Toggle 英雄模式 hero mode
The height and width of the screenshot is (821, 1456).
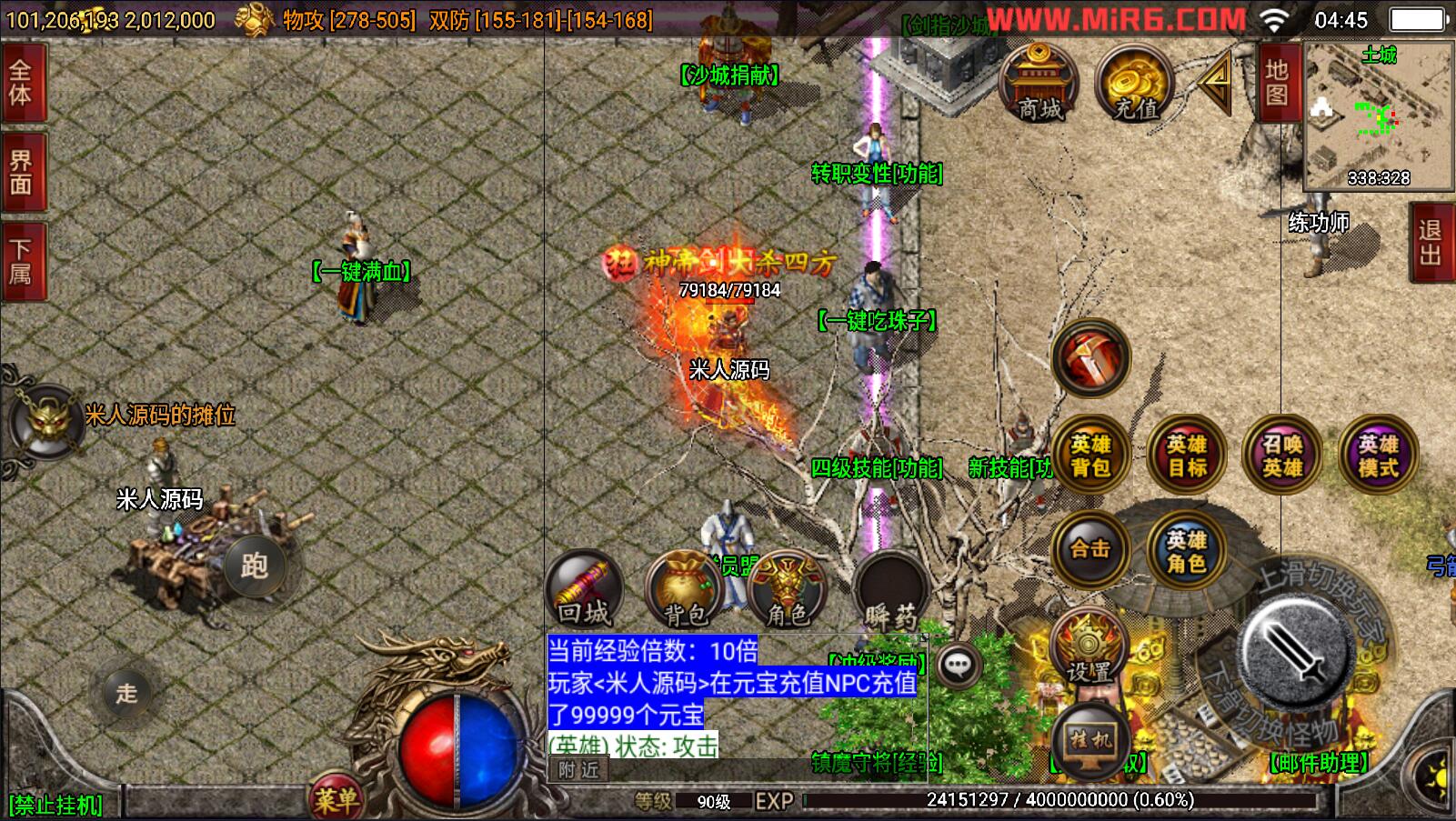1378,455
